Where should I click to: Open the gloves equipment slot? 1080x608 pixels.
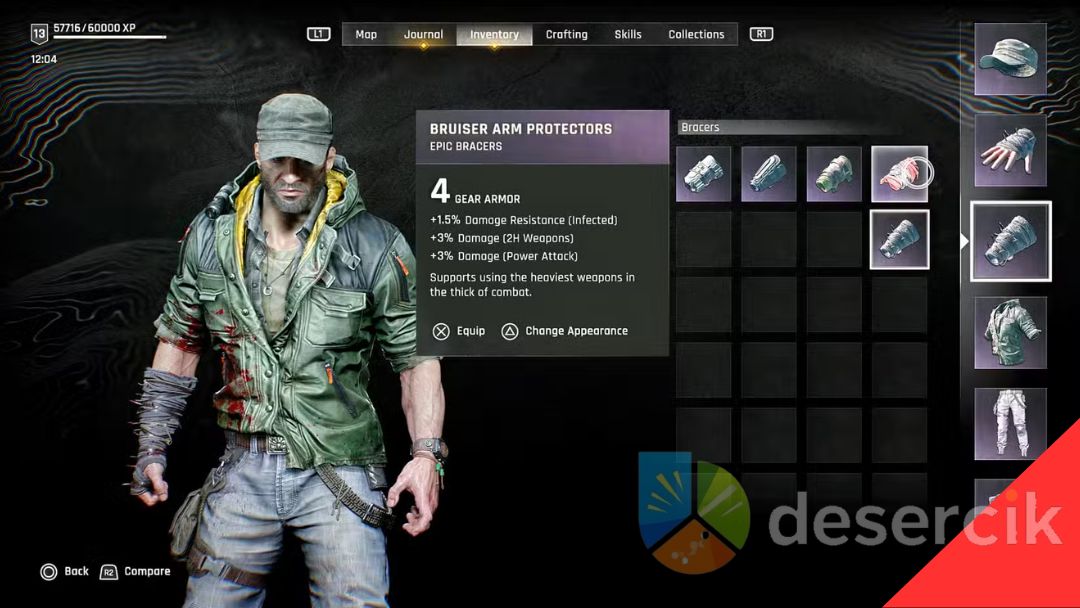tap(1010, 150)
